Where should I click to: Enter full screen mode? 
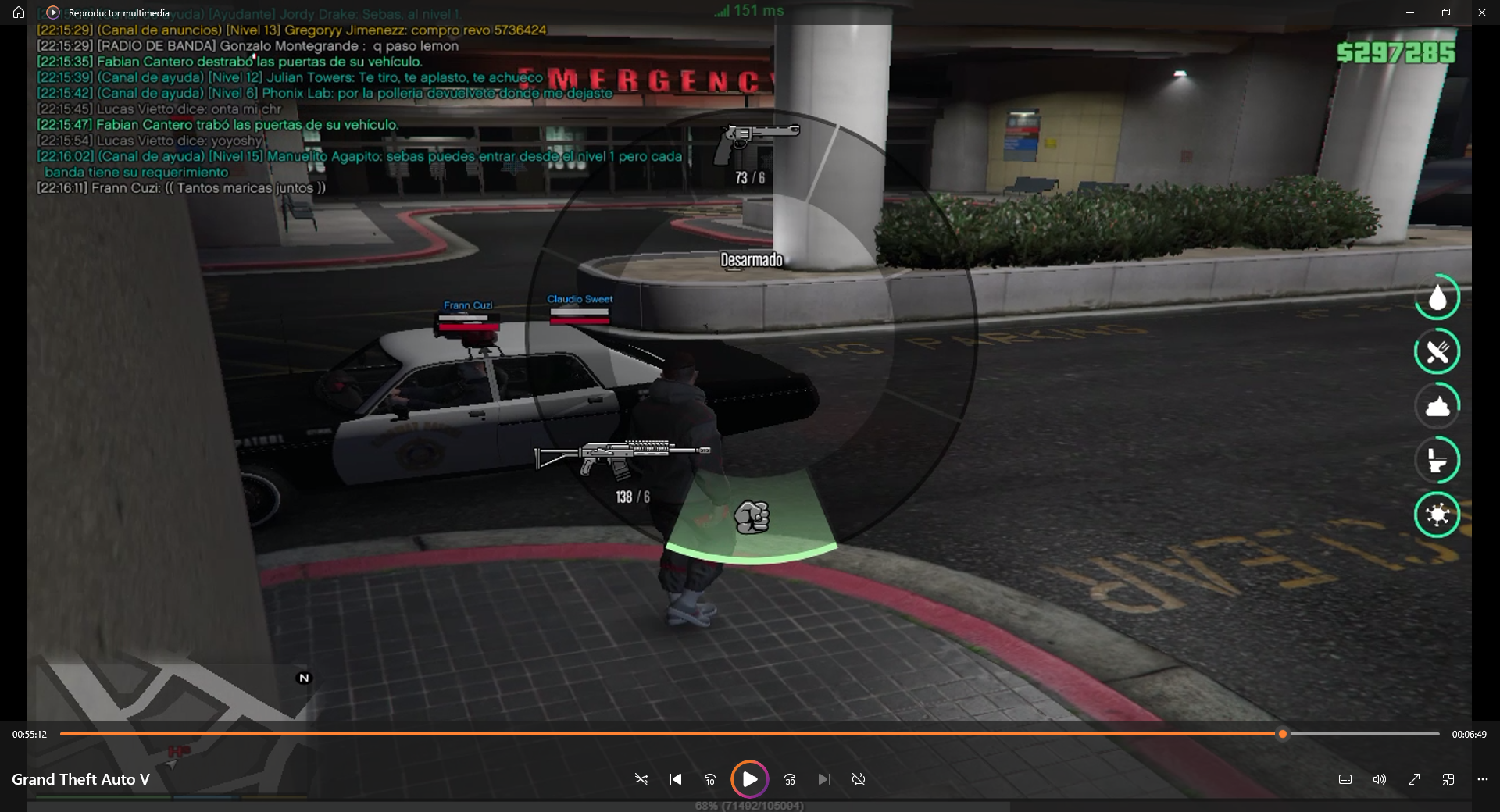tap(1414, 779)
